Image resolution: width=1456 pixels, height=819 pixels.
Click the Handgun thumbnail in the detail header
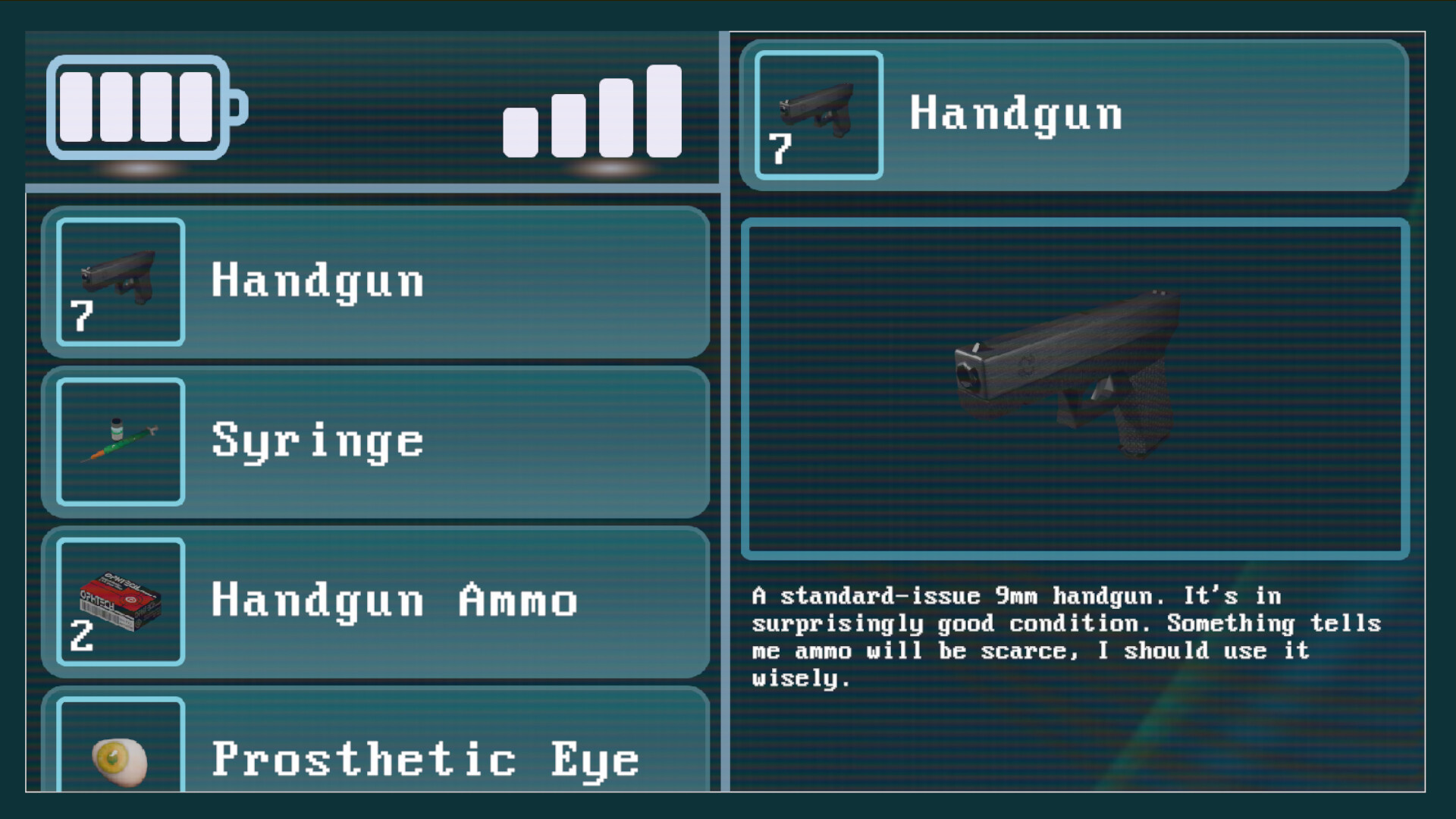click(x=819, y=115)
